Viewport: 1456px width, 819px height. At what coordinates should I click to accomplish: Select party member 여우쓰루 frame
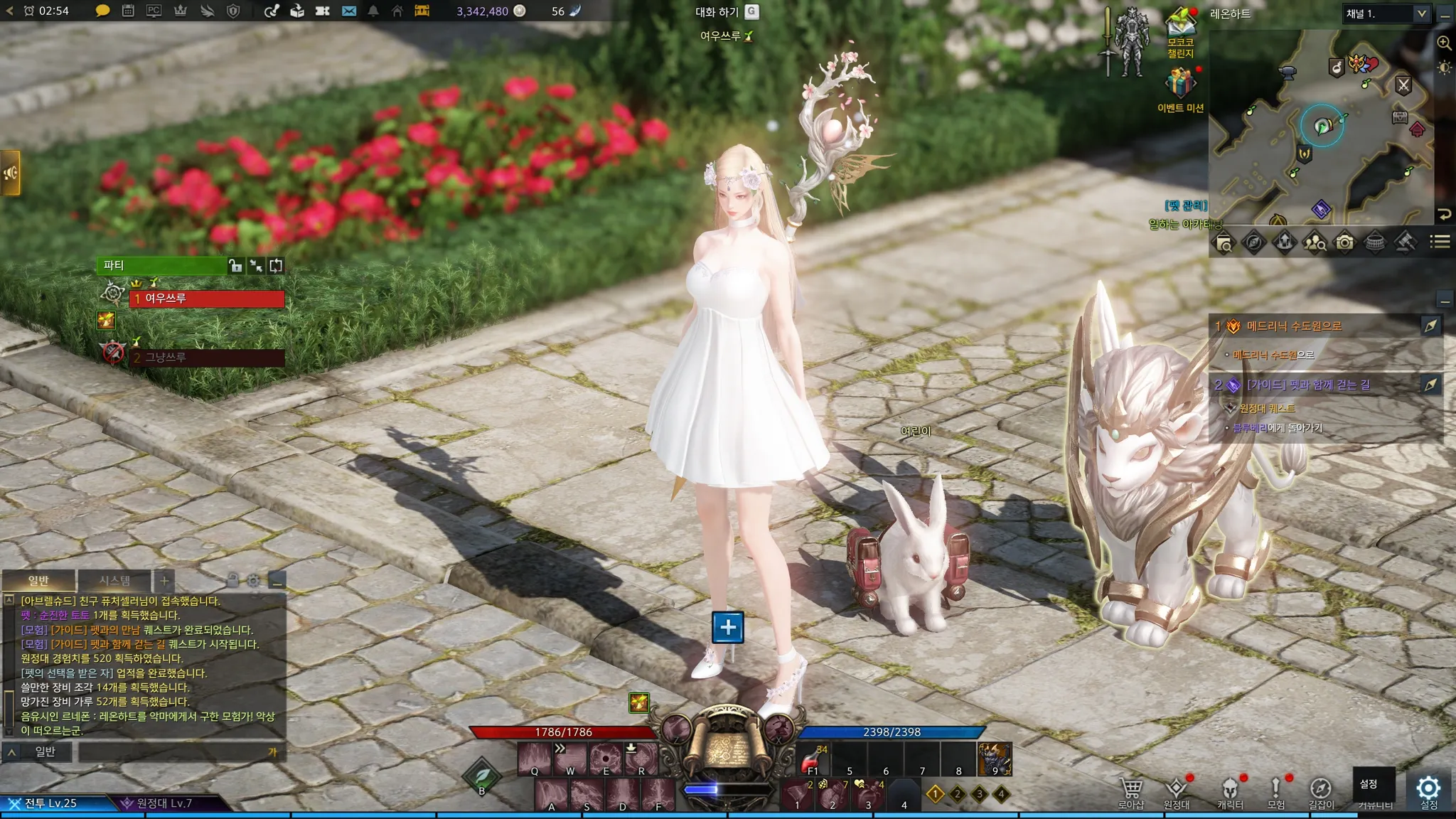[x=206, y=299]
